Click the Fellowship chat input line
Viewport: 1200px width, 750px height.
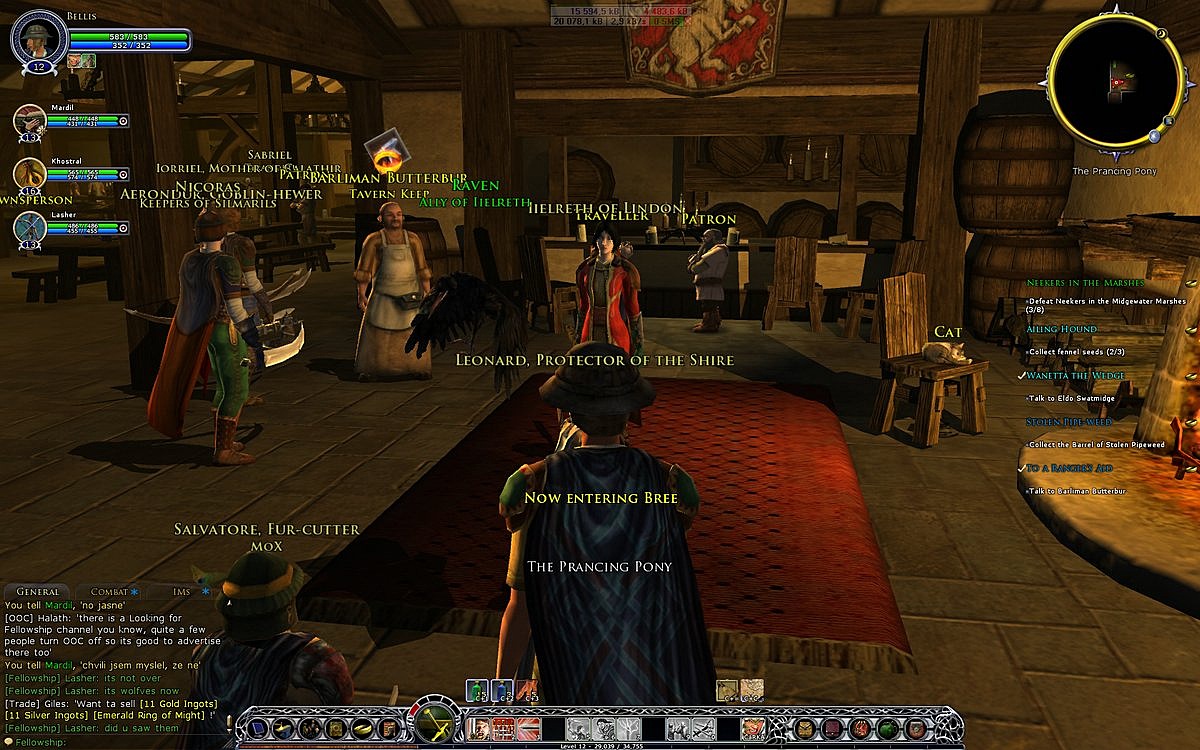[120, 742]
